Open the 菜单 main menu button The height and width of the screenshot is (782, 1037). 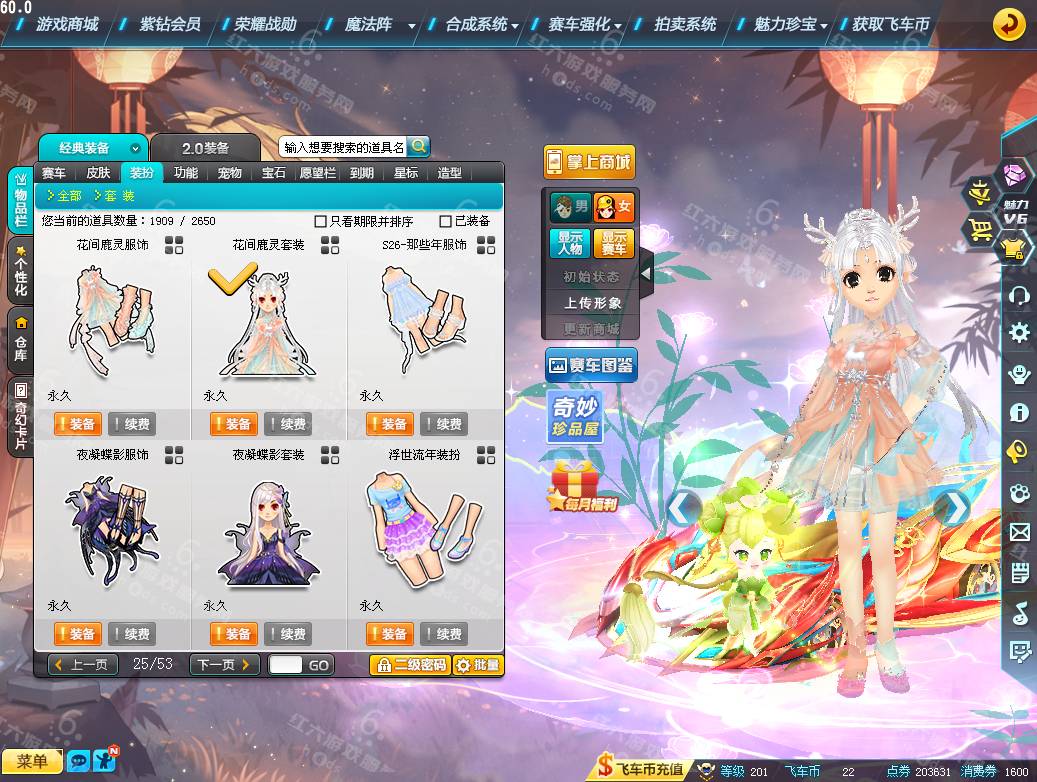pos(32,762)
